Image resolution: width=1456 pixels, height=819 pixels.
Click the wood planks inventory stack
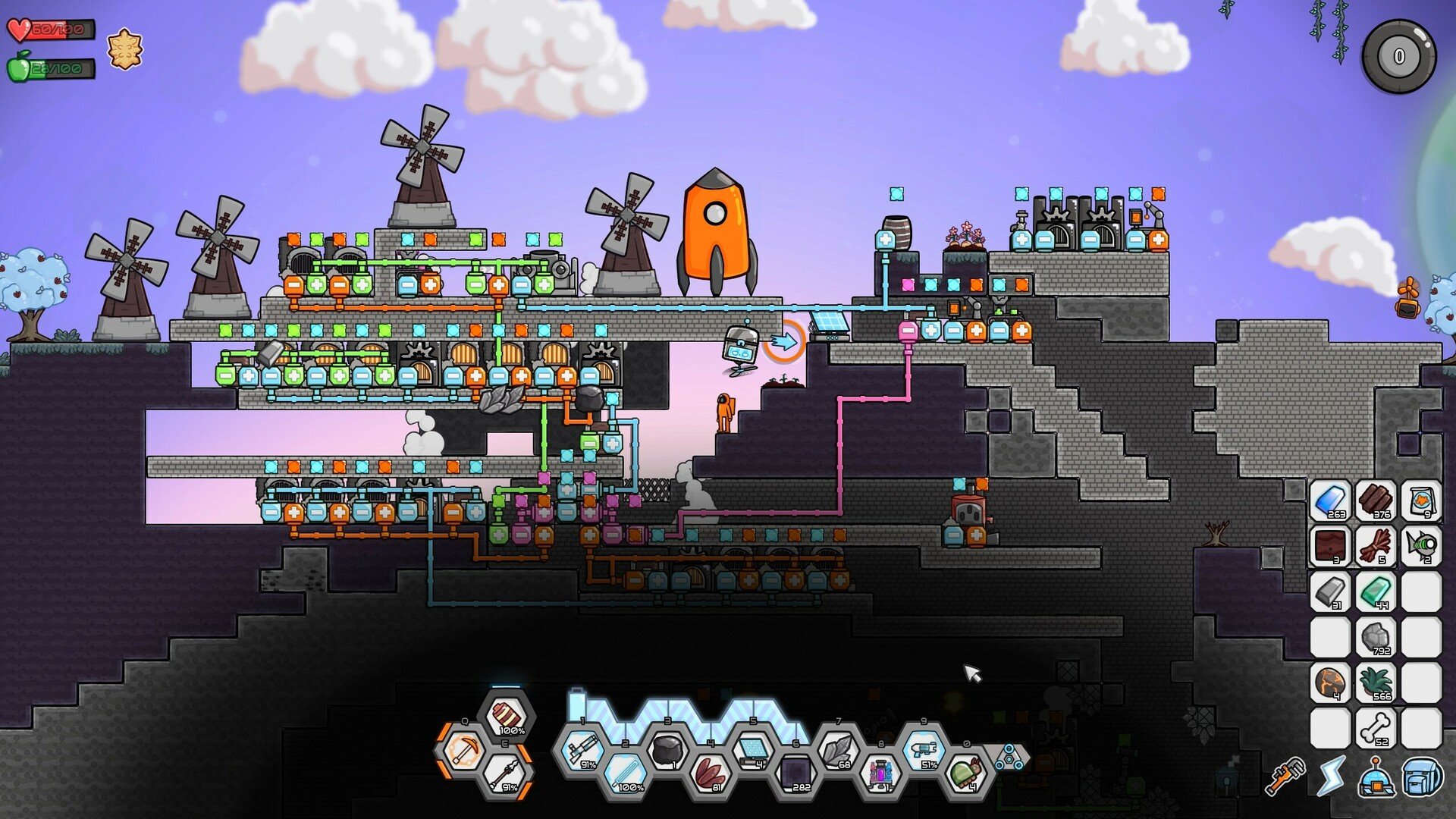coord(1376,502)
